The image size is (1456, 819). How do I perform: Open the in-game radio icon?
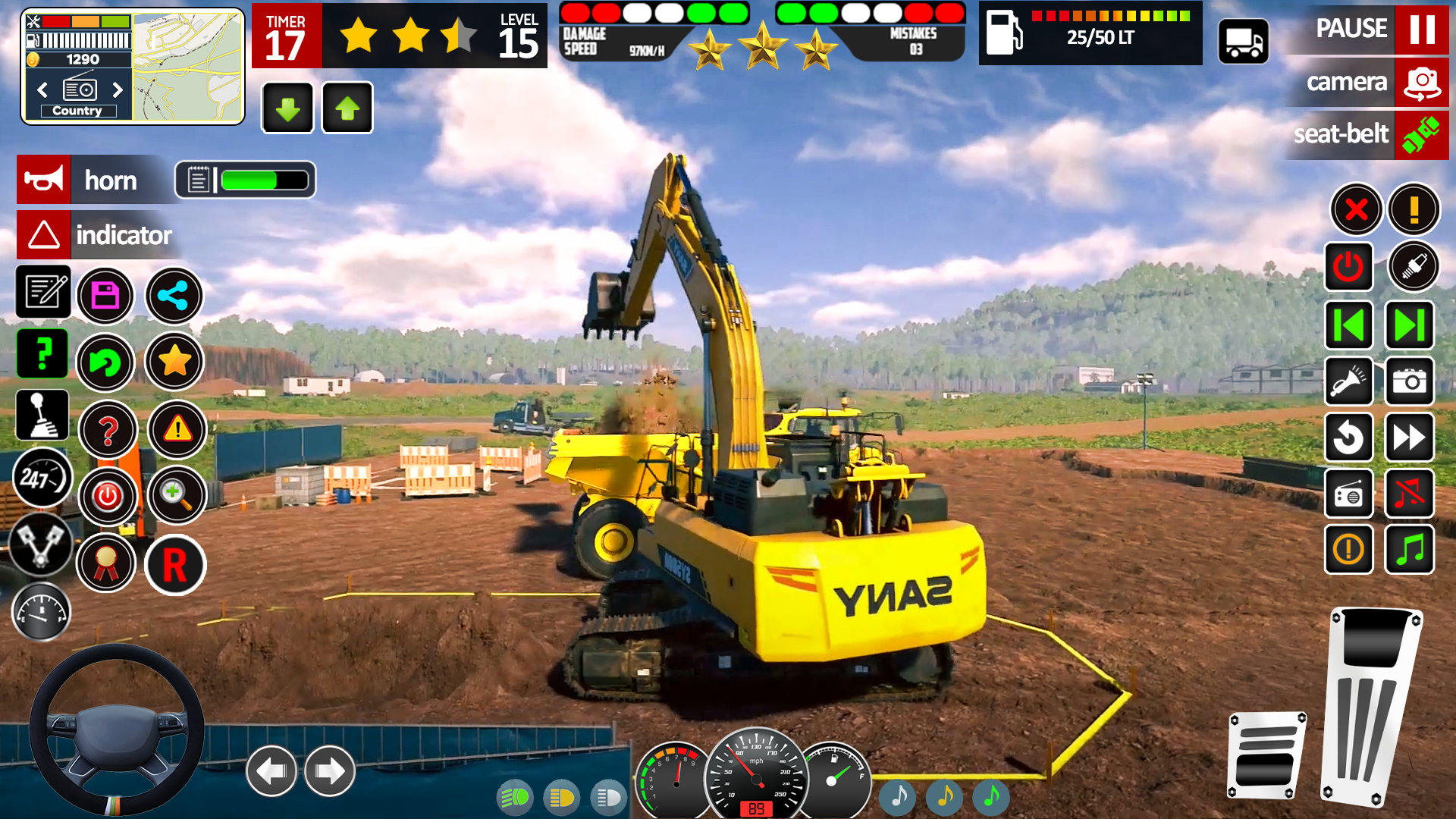point(1349,494)
